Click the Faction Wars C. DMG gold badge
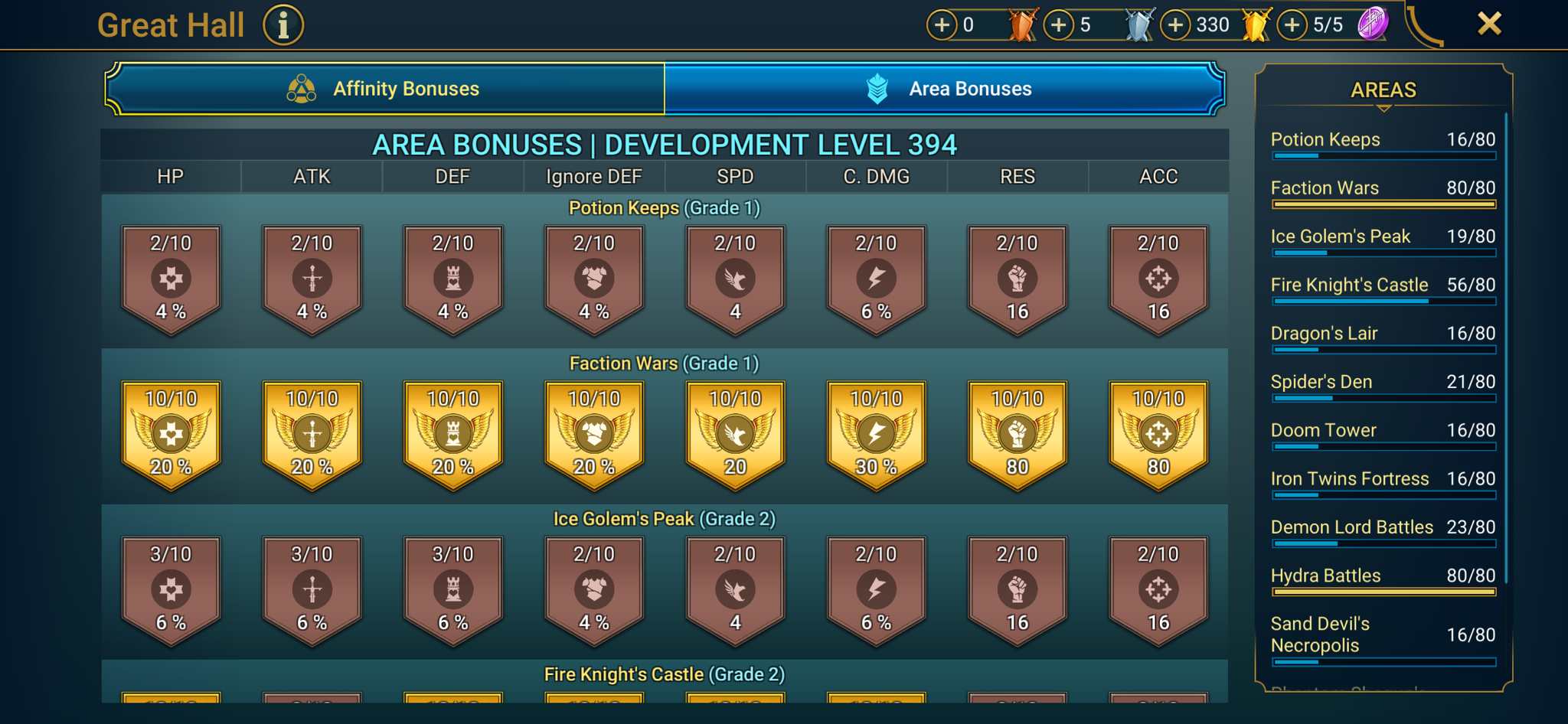 tap(876, 432)
